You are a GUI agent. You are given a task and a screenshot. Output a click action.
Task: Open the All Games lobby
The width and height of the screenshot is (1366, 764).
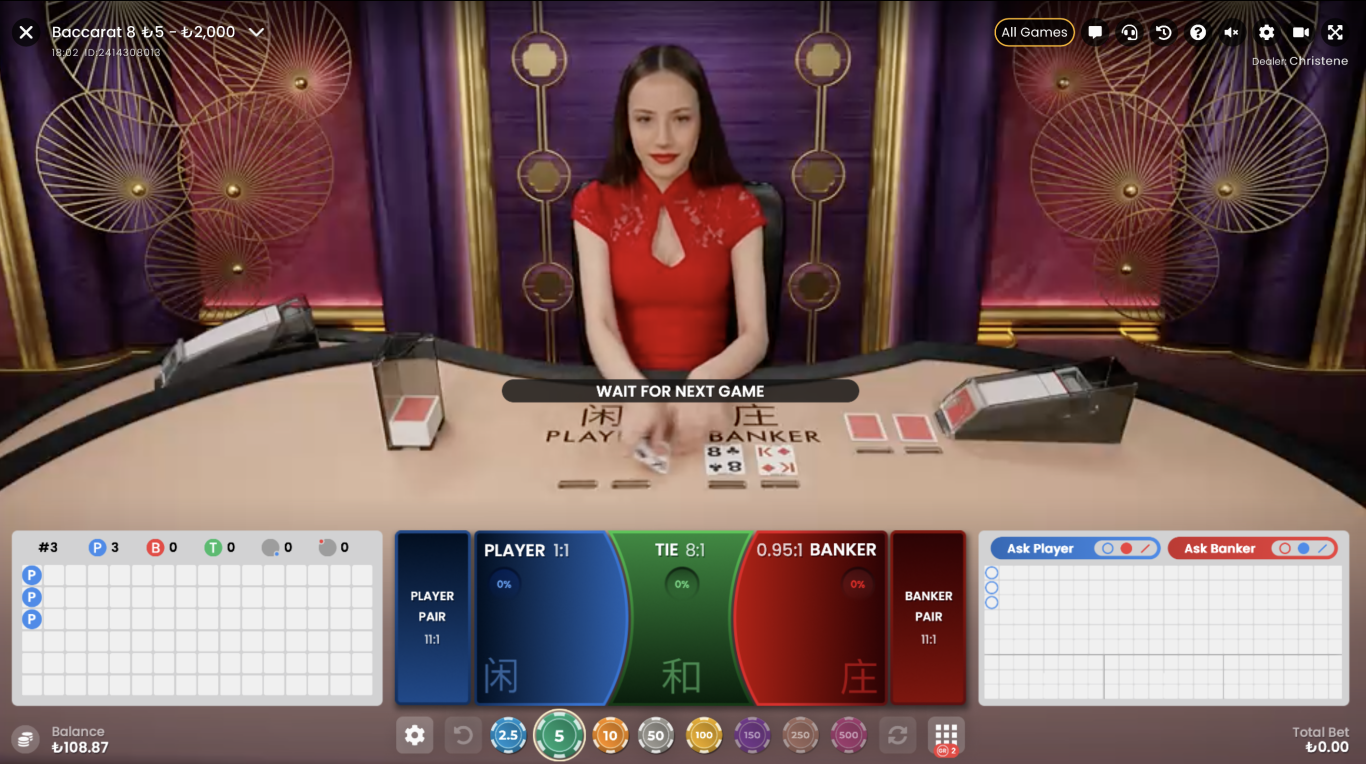pyautogui.click(x=1034, y=32)
